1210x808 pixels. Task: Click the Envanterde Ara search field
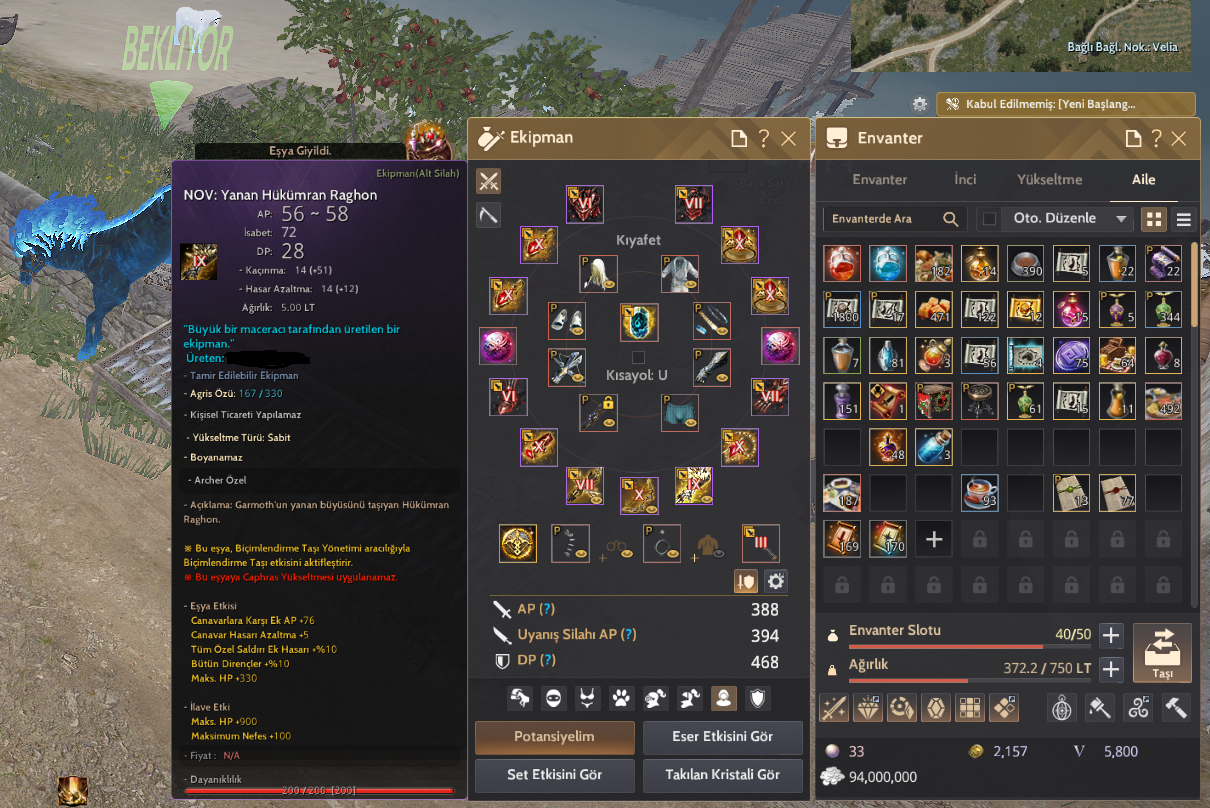click(885, 219)
